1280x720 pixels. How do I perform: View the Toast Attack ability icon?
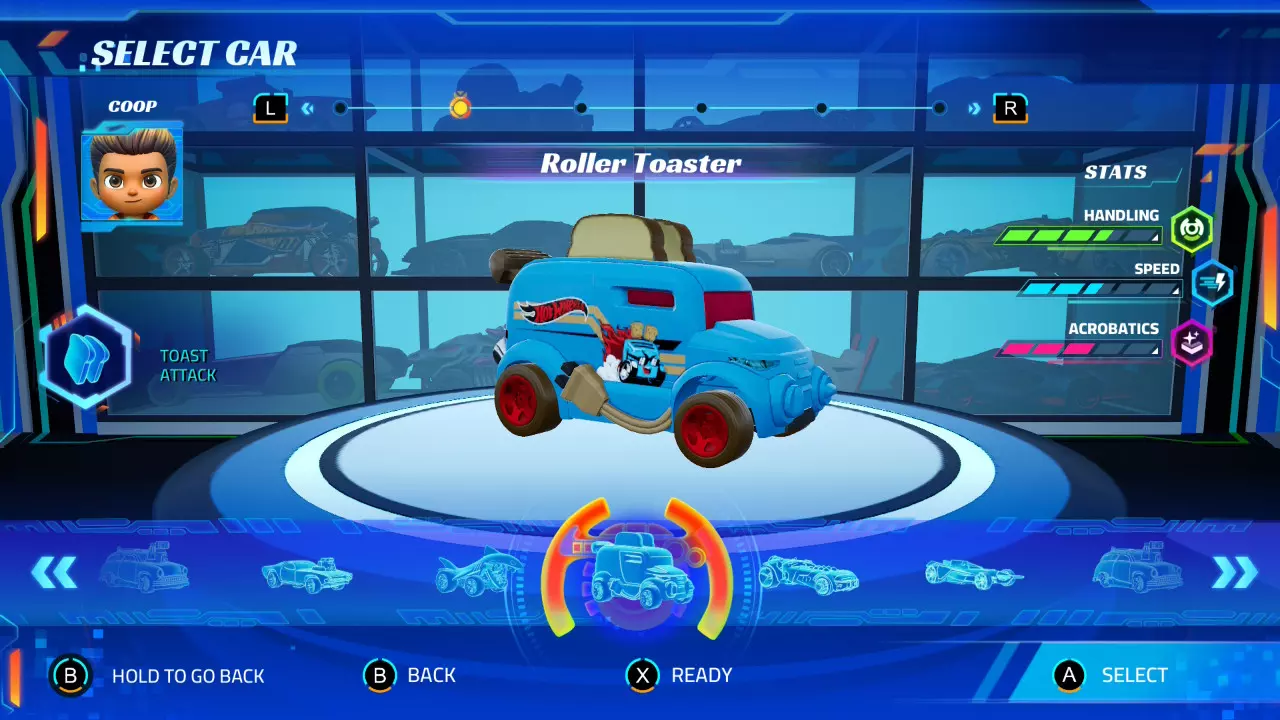(x=84, y=358)
